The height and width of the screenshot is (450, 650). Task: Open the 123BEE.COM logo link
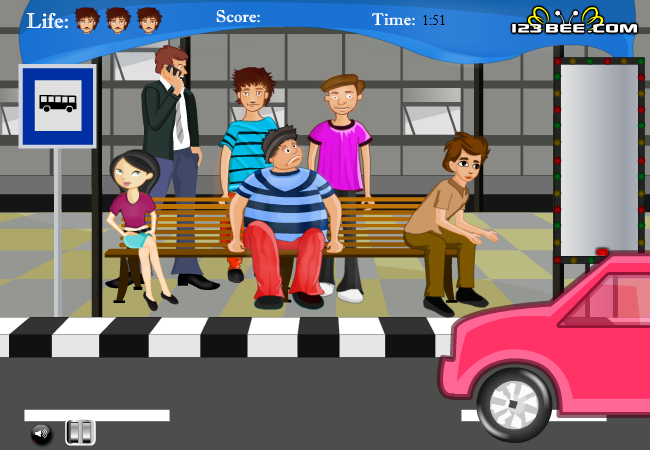coord(573,22)
